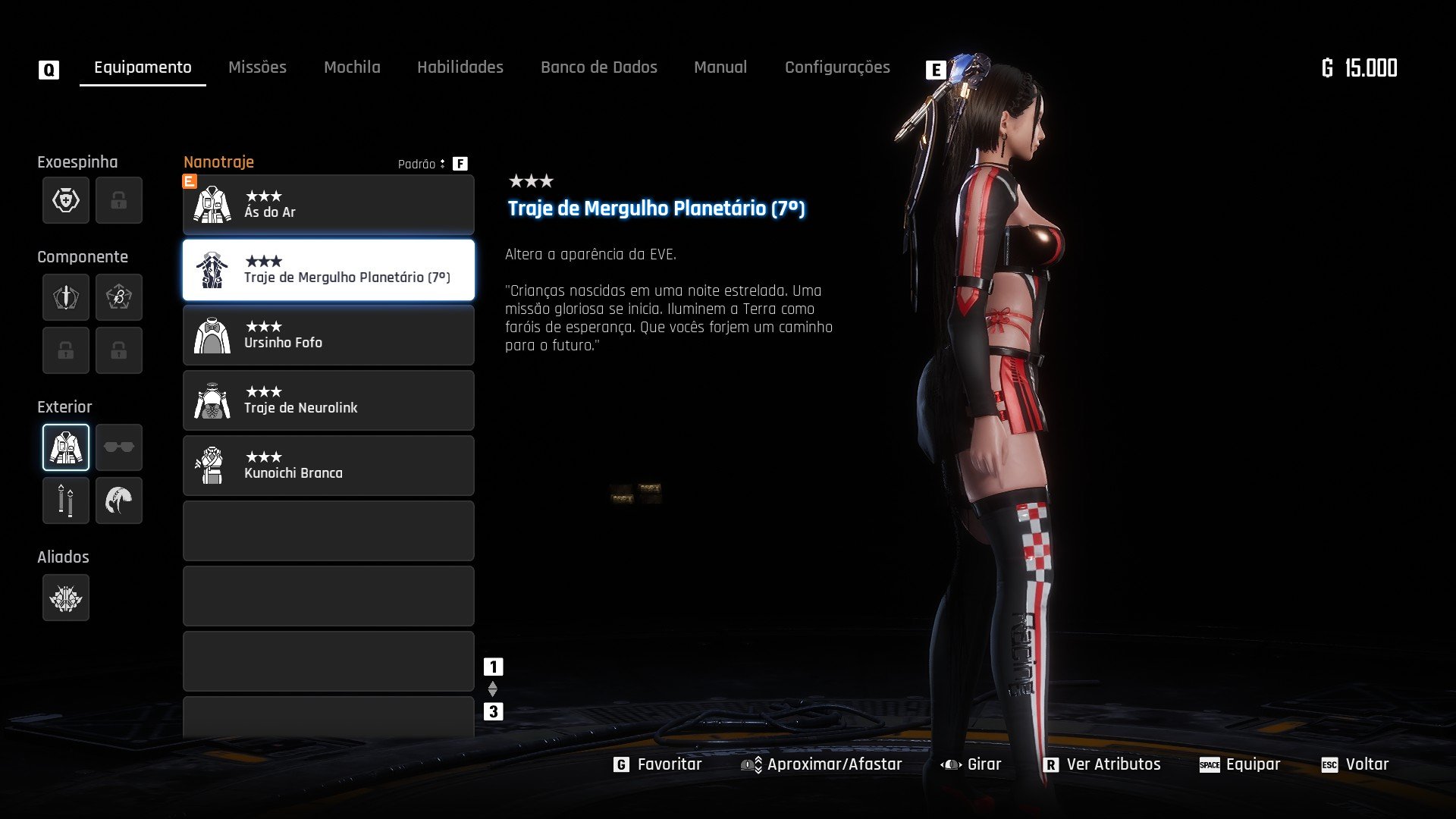
Task: Choose the Ás do Ar nanosuit
Action: pos(328,205)
